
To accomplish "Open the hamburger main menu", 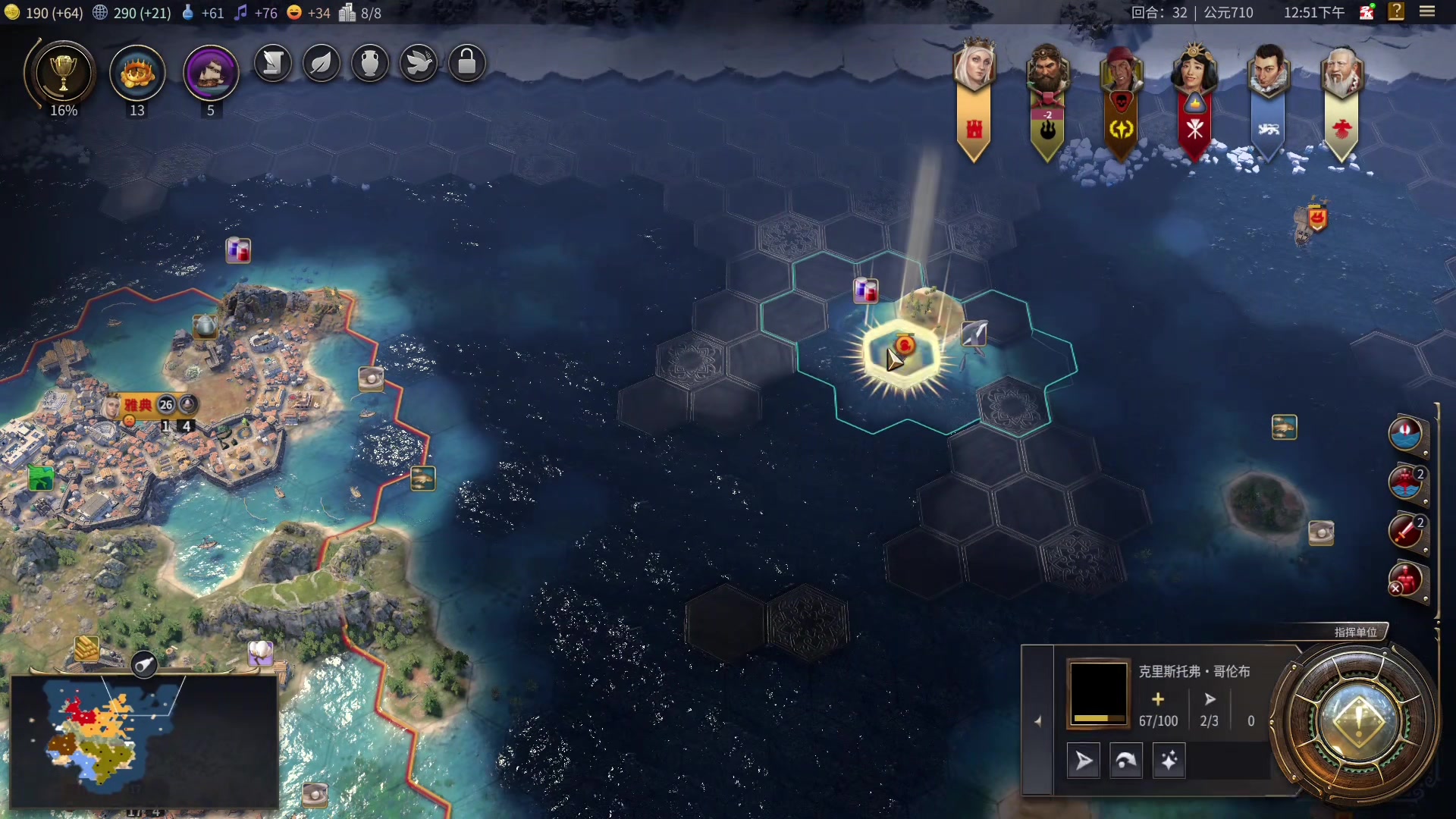I will 1427,12.
